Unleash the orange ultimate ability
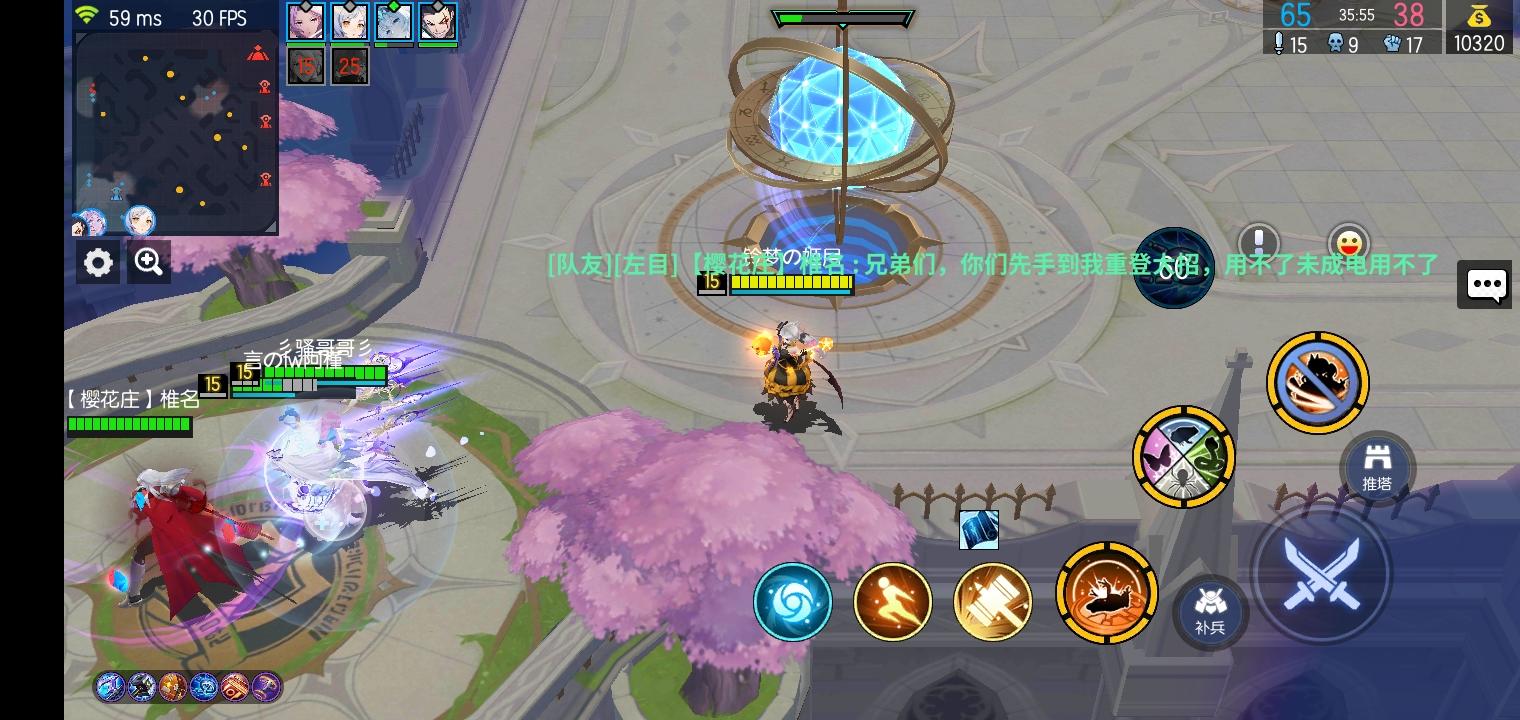The width and height of the screenshot is (1520, 720). click(x=1107, y=592)
